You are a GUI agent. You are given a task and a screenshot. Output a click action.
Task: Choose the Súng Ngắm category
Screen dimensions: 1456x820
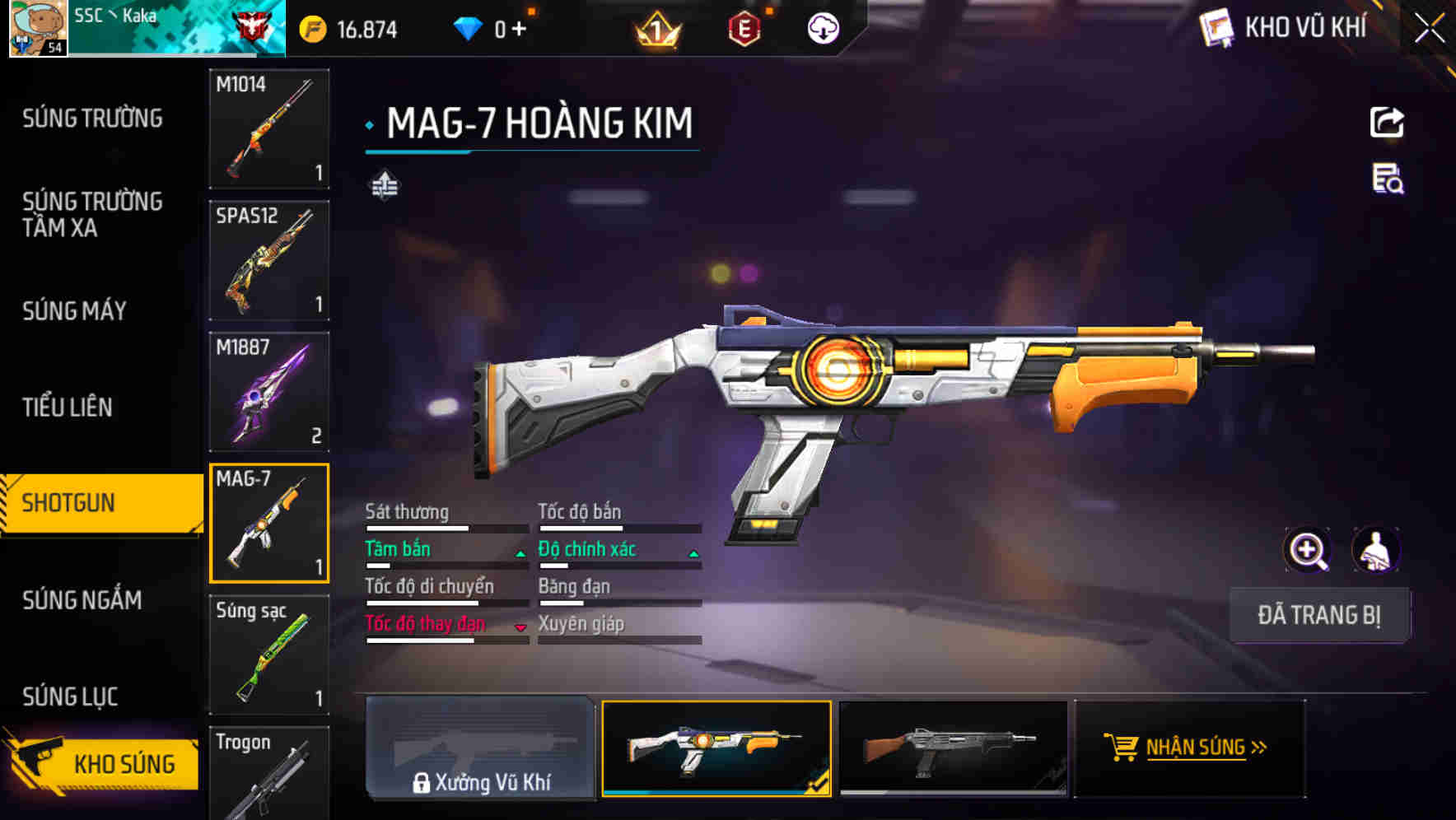click(x=82, y=600)
